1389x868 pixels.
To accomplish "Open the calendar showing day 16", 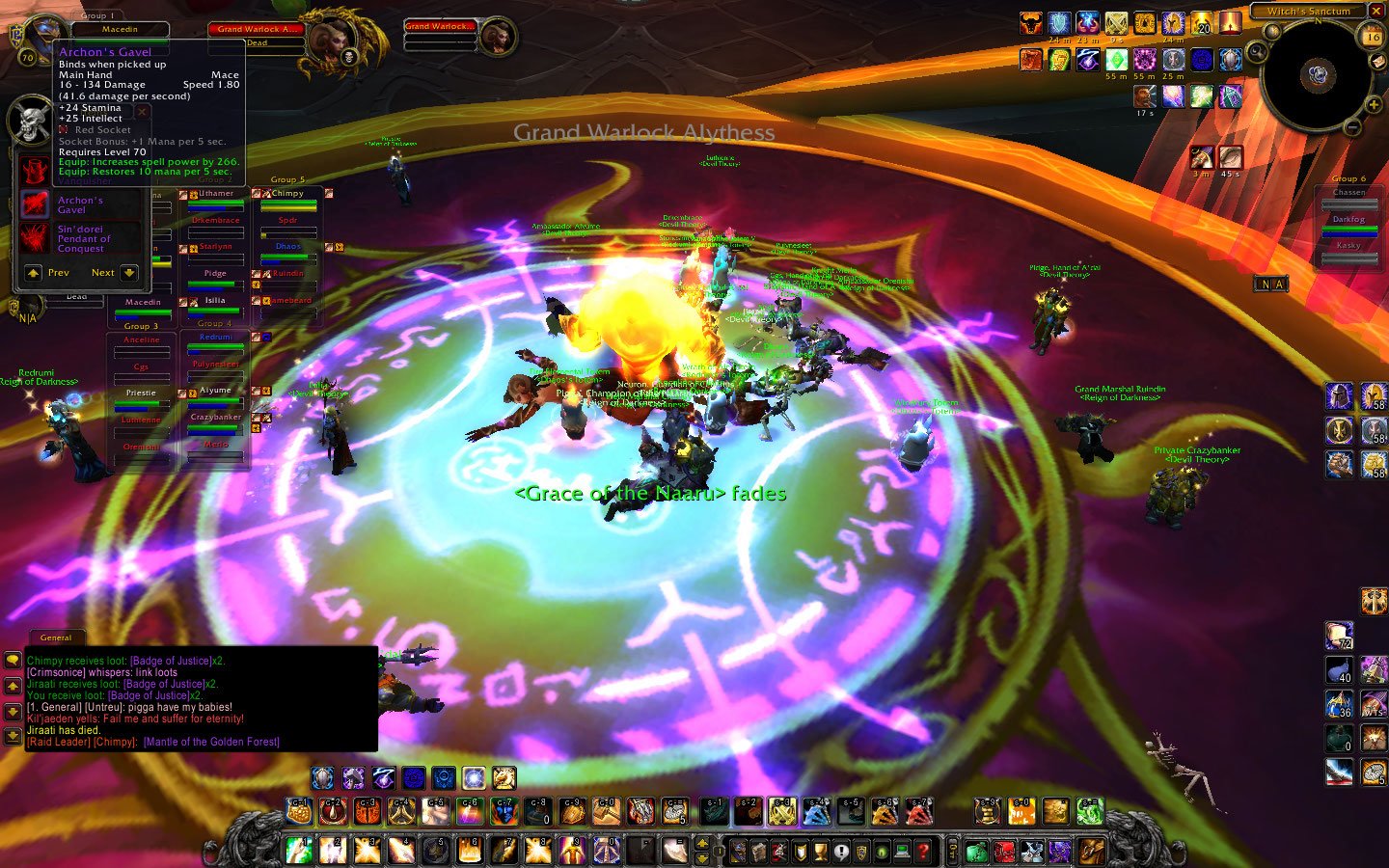I will (x=1372, y=37).
